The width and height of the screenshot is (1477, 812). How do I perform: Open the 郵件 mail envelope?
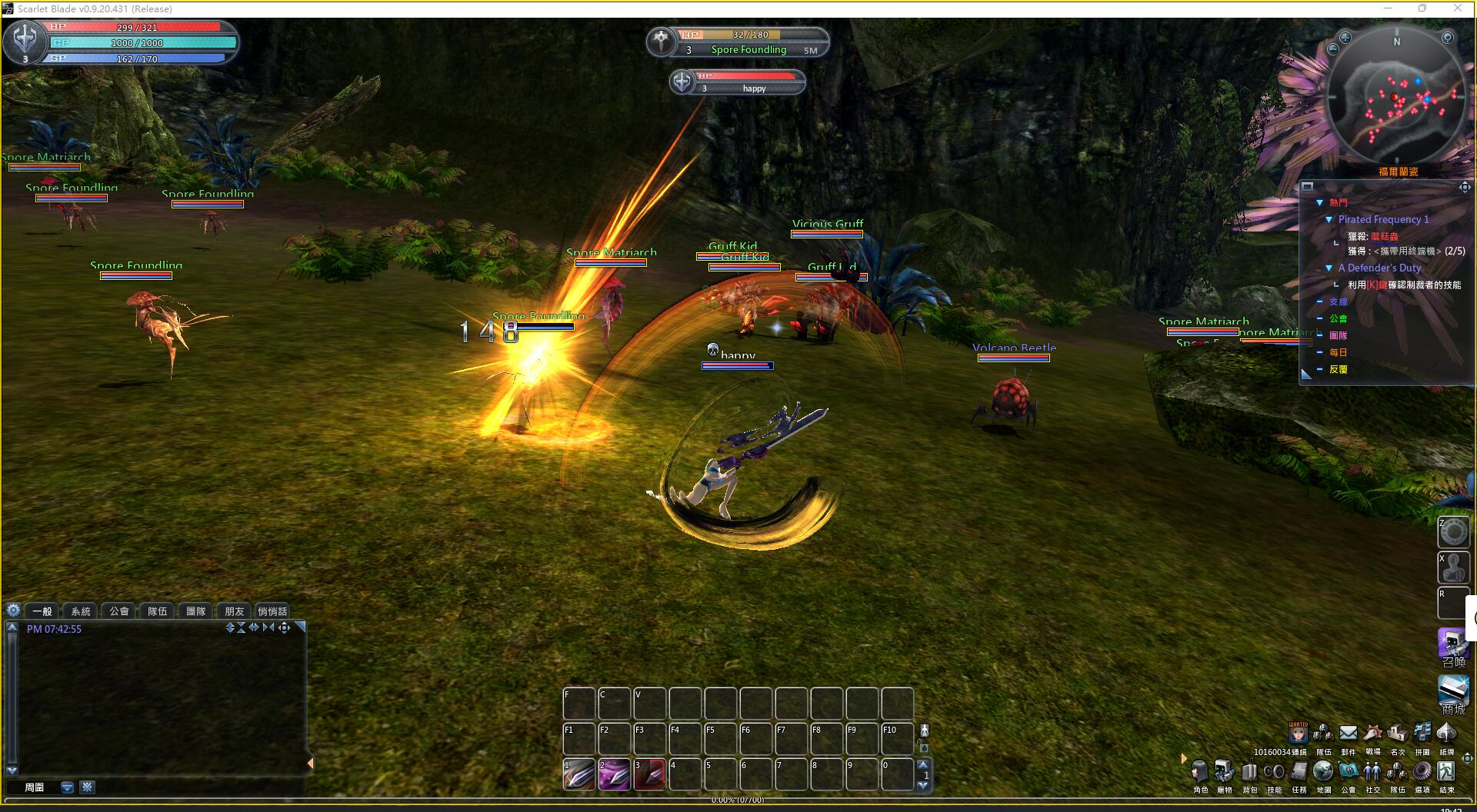1348,733
